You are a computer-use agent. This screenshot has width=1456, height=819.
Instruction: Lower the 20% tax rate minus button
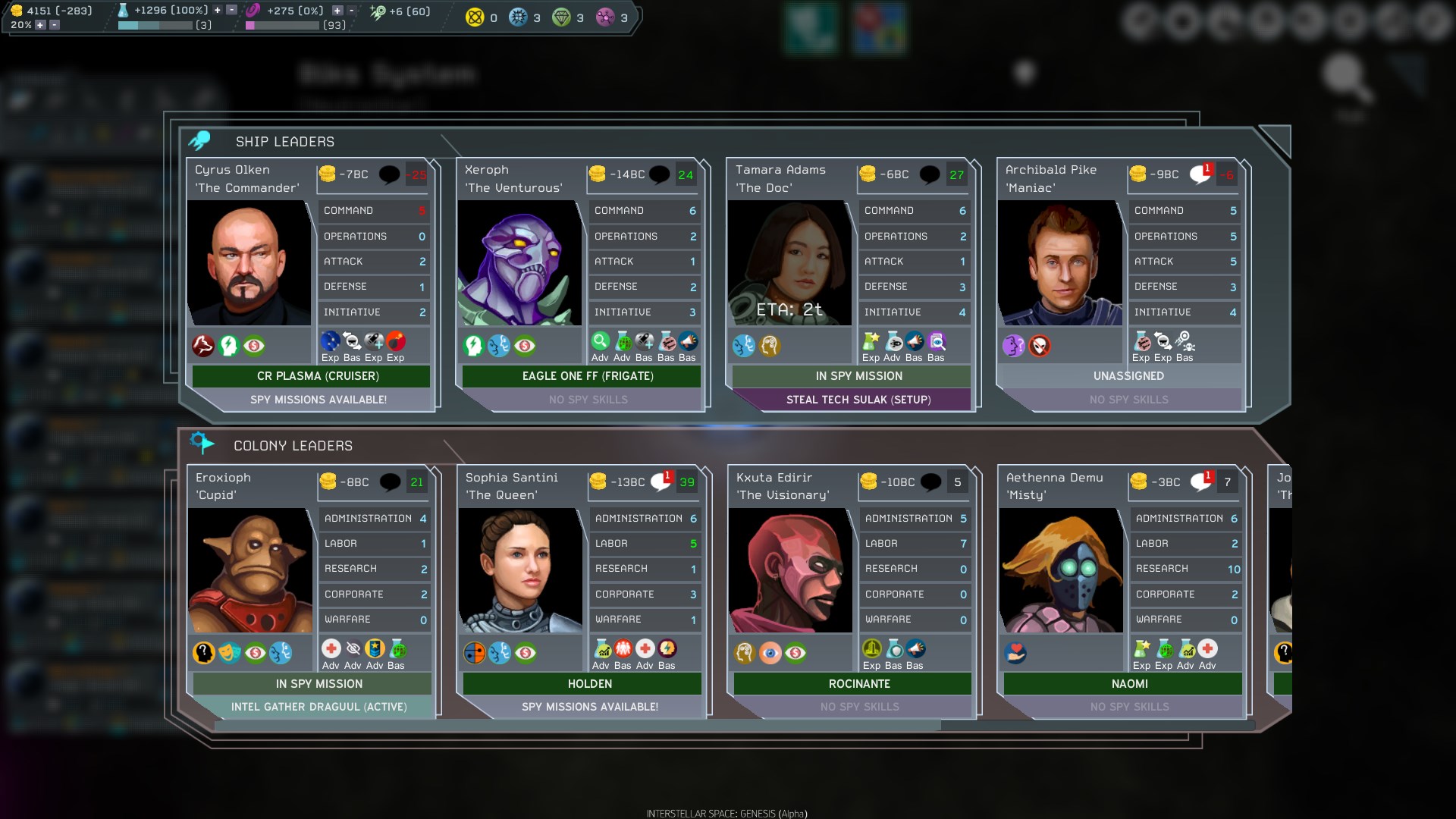53,25
